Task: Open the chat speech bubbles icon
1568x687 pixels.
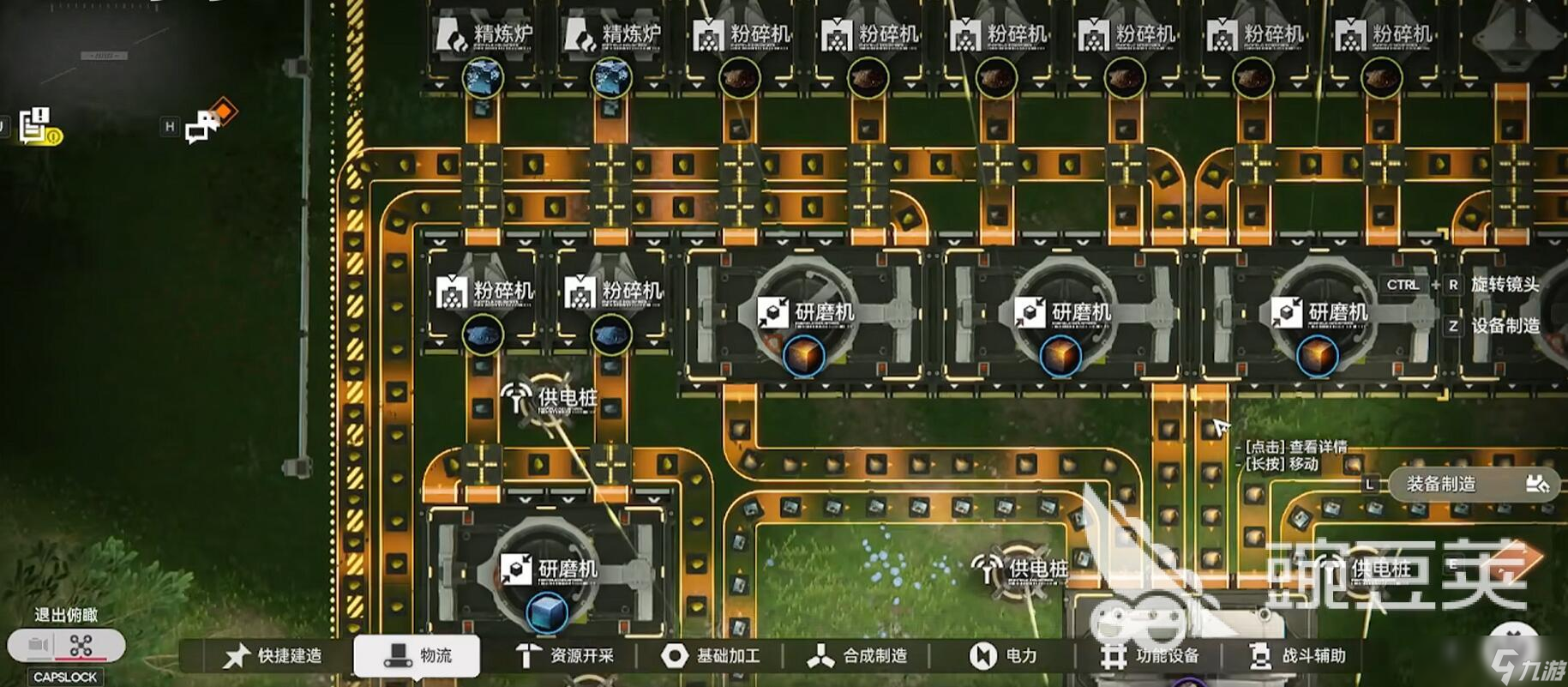Action: click(206, 124)
